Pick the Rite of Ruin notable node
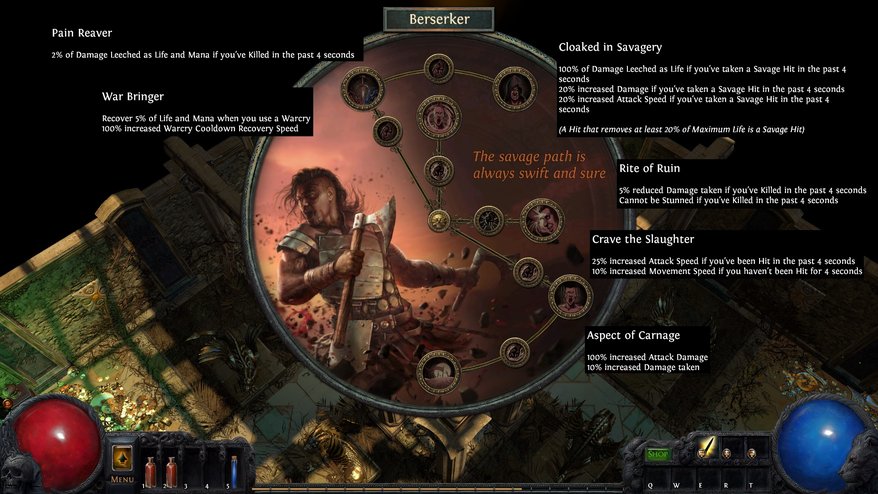The height and width of the screenshot is (494, 878). 542,220
